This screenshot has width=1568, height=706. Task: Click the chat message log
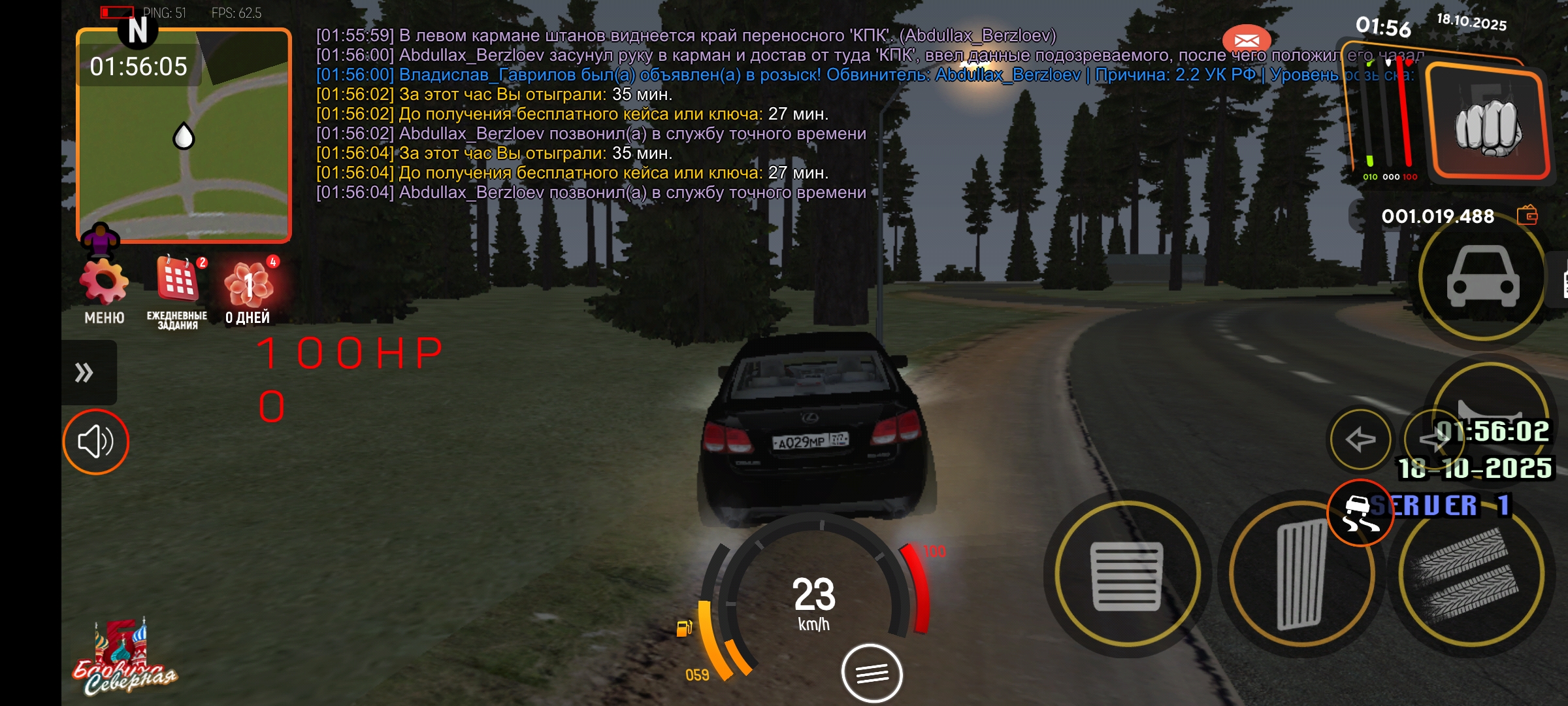coord(591,114)
